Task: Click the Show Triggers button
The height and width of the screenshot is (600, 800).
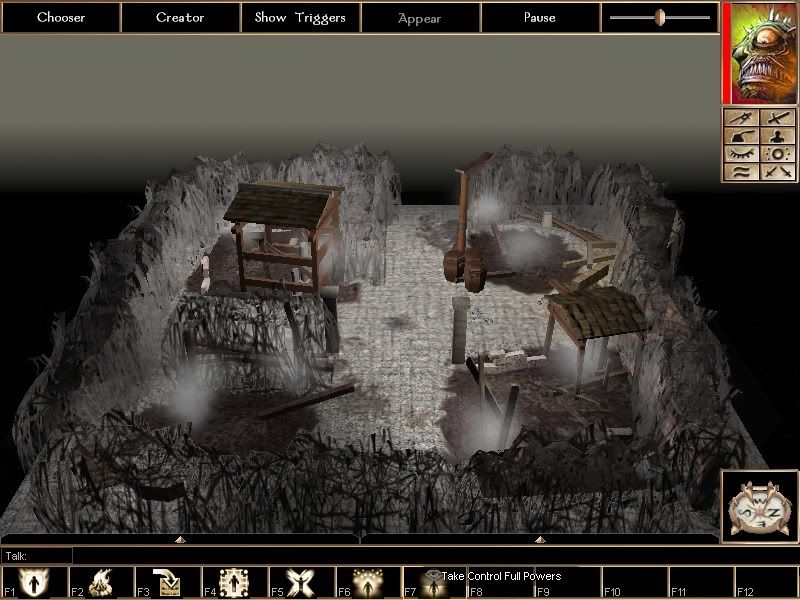Action: [x=300, y=17]
